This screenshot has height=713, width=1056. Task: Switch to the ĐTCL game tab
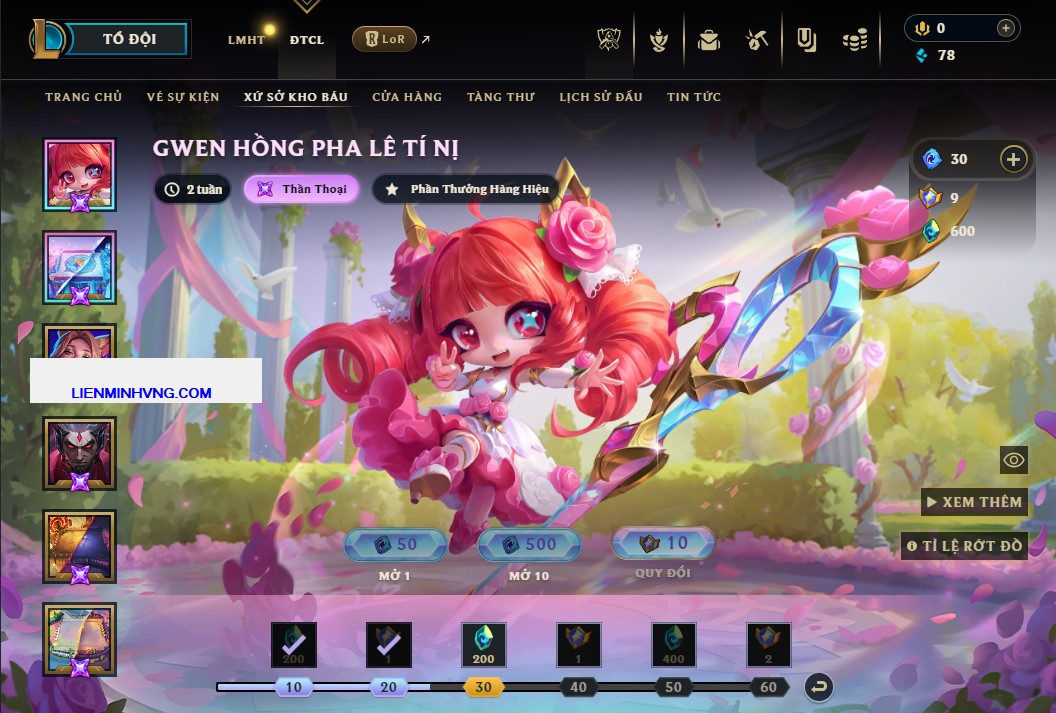coord(306,40)
